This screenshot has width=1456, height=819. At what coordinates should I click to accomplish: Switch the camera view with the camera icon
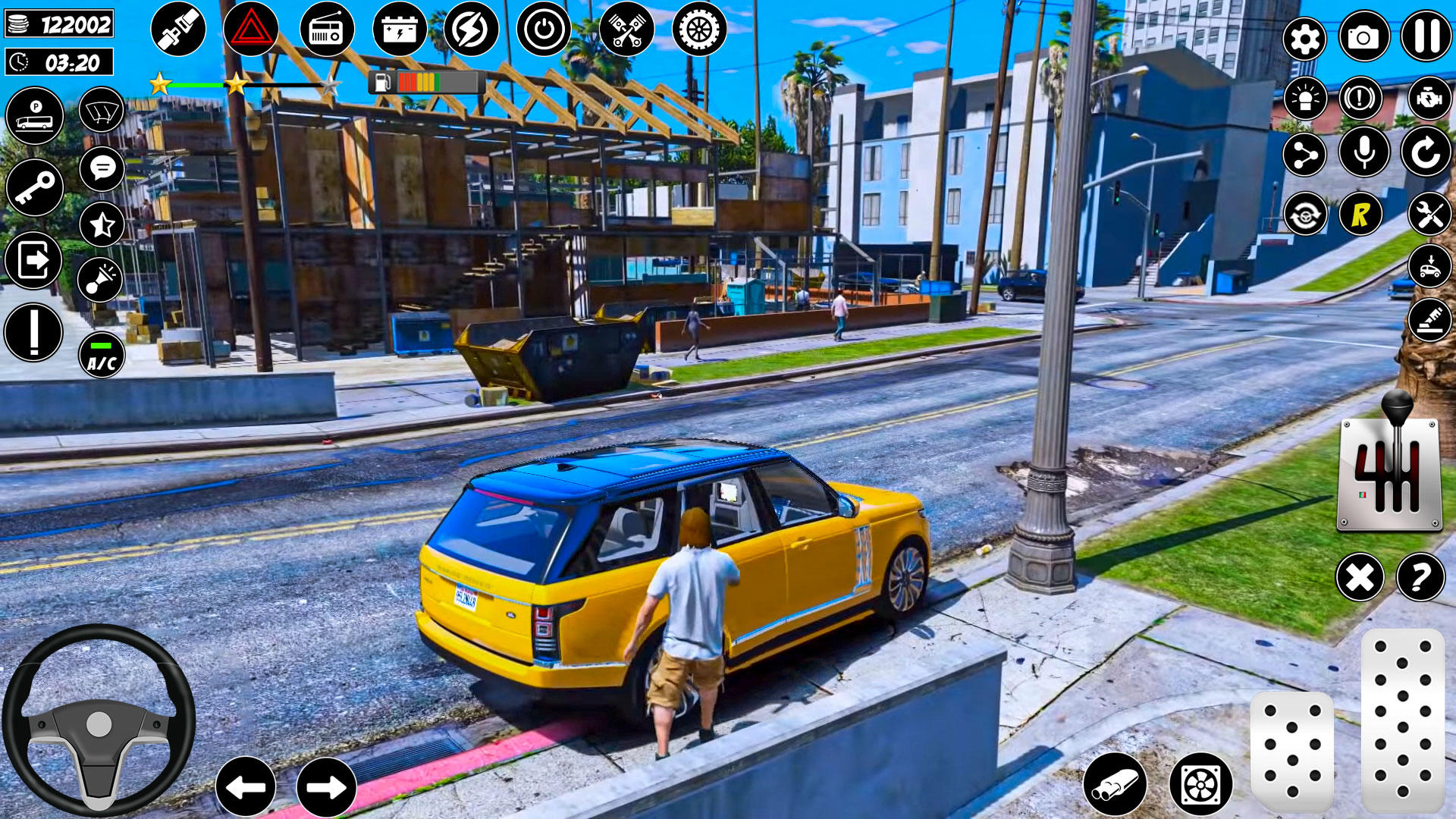tap(1363, 37)
